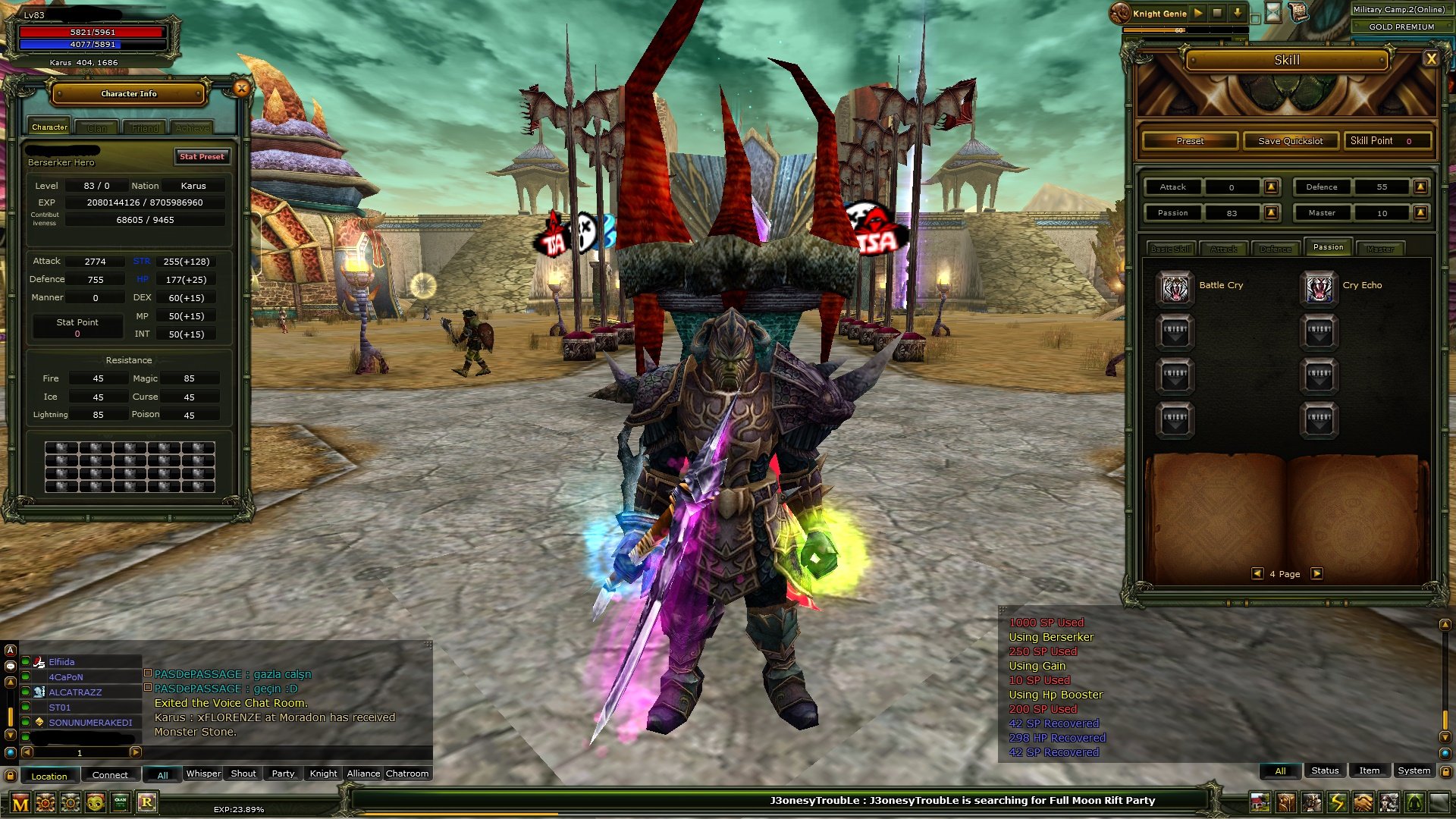The image size is (1456, 819).
Task: Switch chat to Whisper channel
Action: (203, 773)
